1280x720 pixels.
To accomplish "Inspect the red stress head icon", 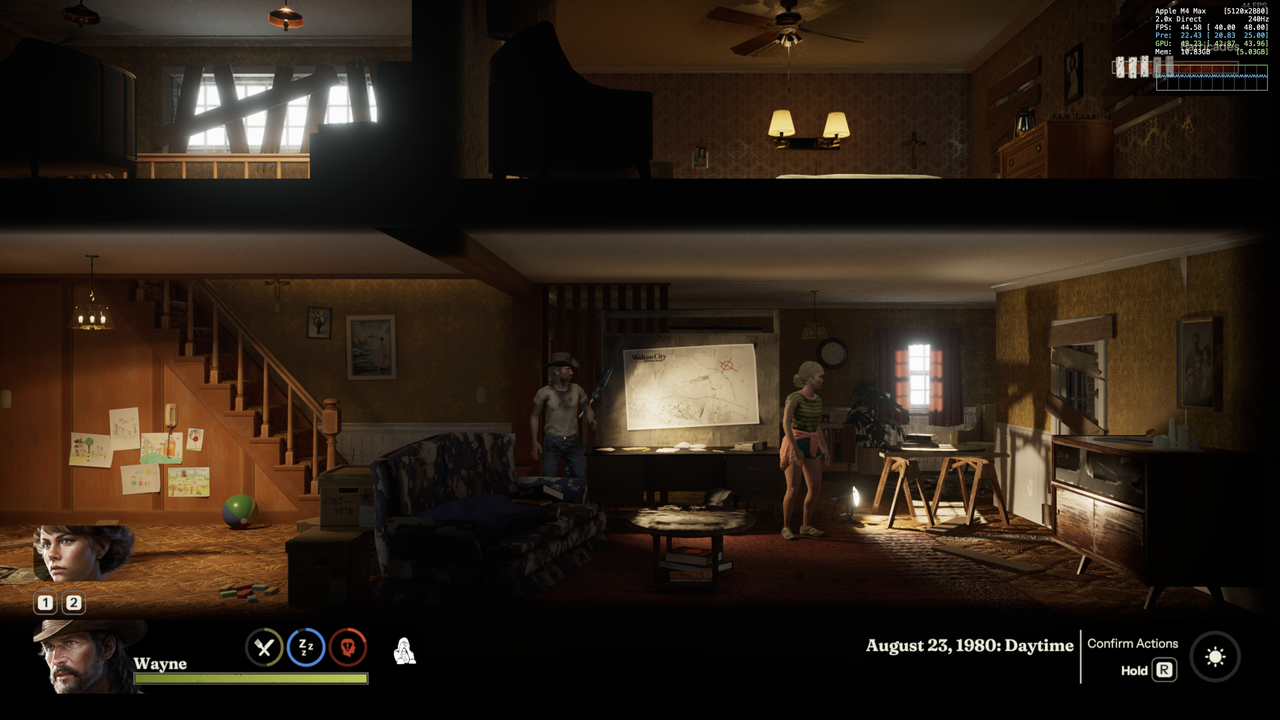I will pos(348,648).
